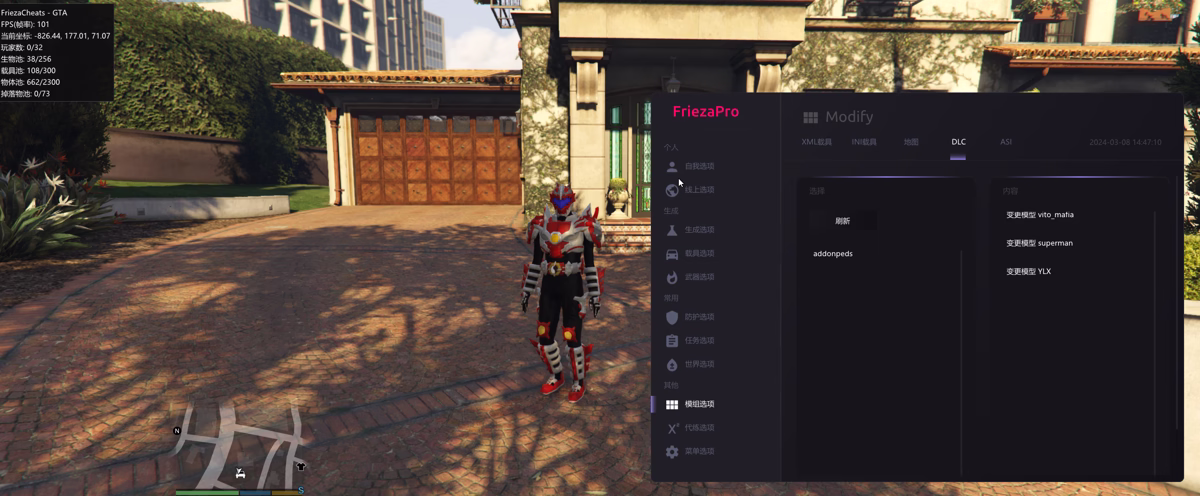This screenshot has height=496, width=1200.
Task: Choose 武器选项 (Weapon options) with the flame icon
Action: click(x=699, y=277)
